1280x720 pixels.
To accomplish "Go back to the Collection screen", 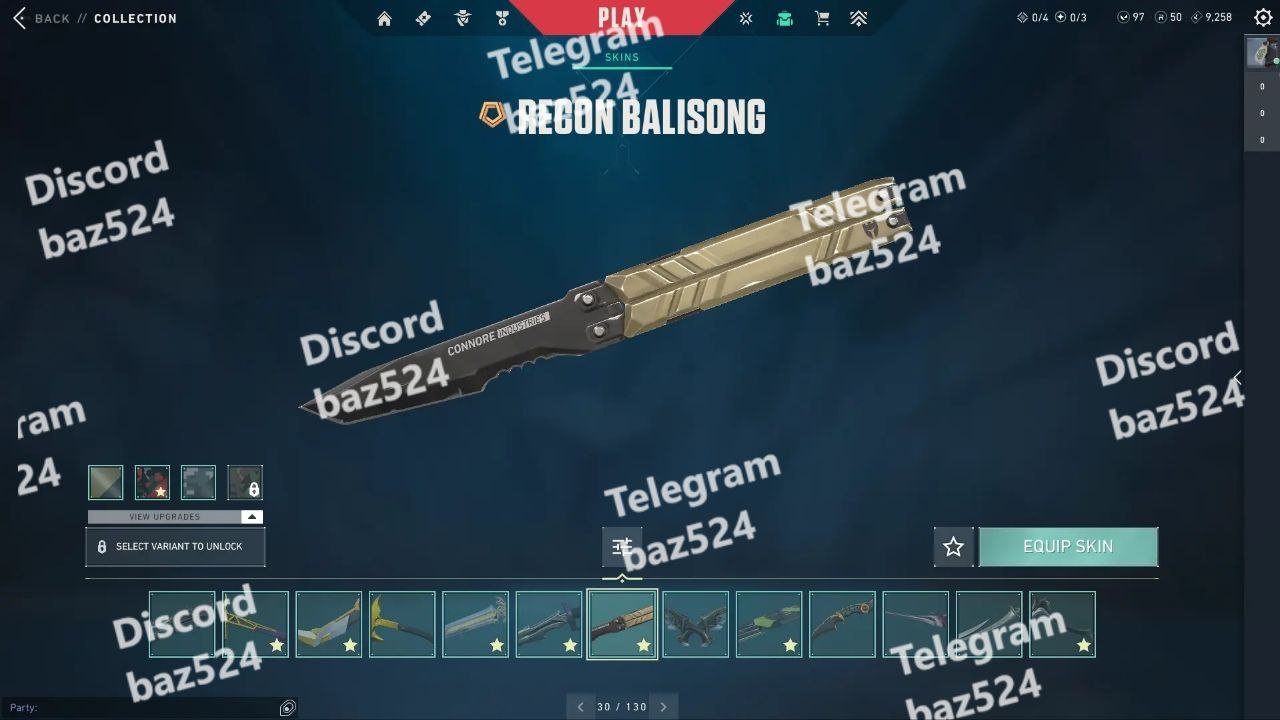I will 40,18.
